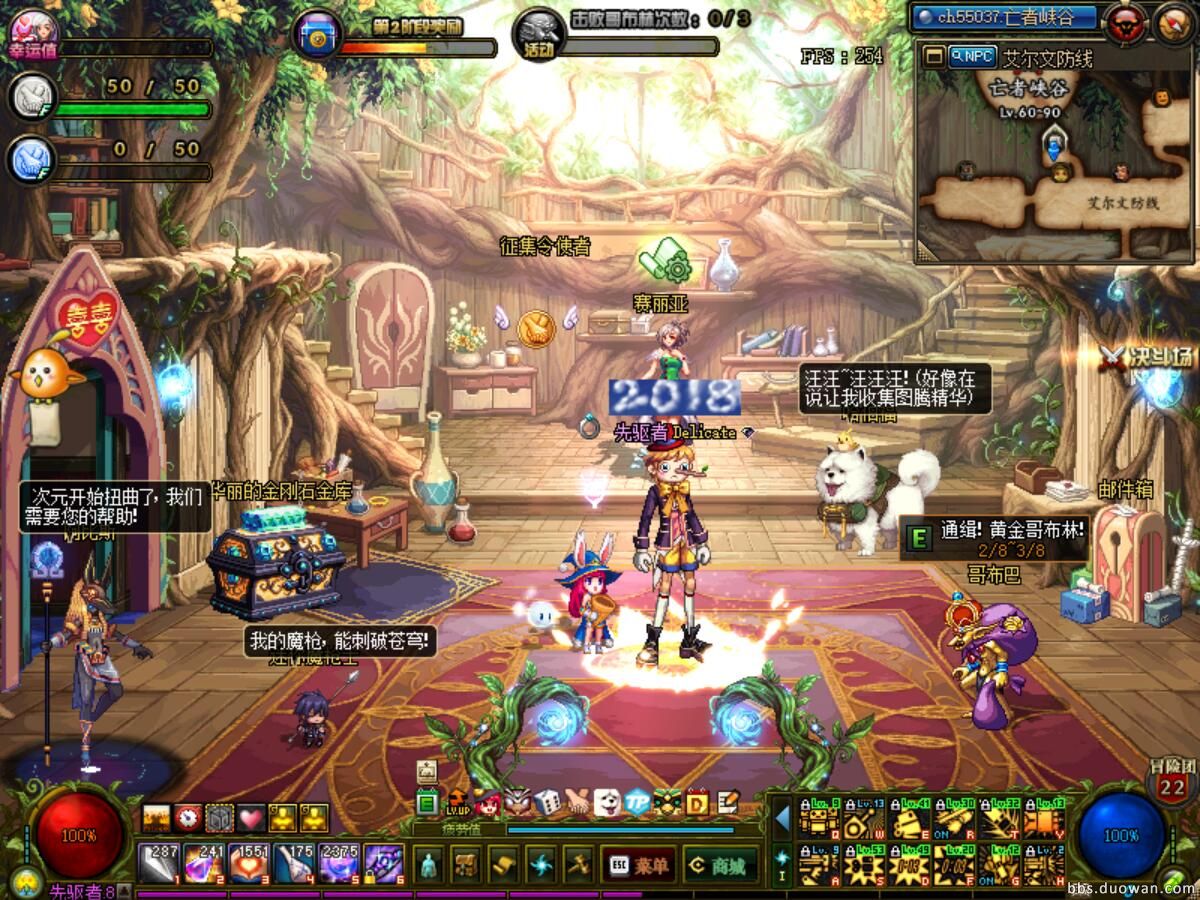Activate the Lv.41 skill on key E

910,820
